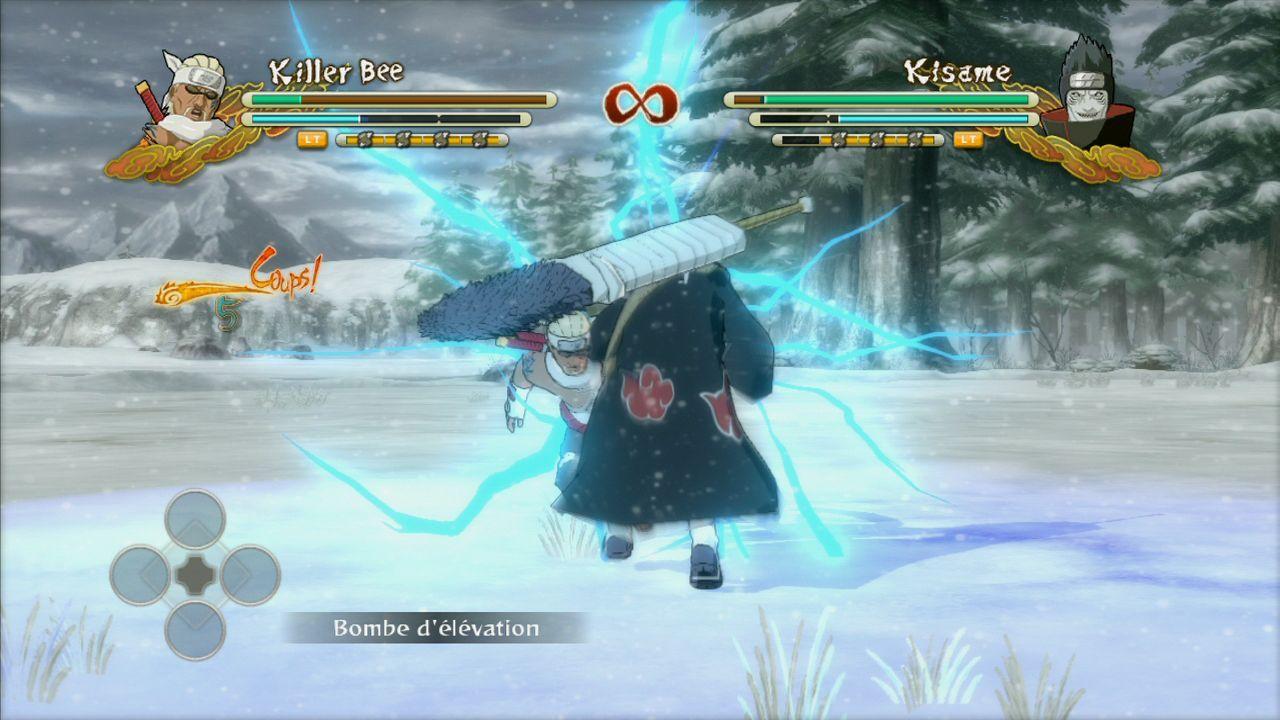1280x720 pixels.
Task: Click the first substitution kunai icon under Killer Bee
Action: coord(364,138)
